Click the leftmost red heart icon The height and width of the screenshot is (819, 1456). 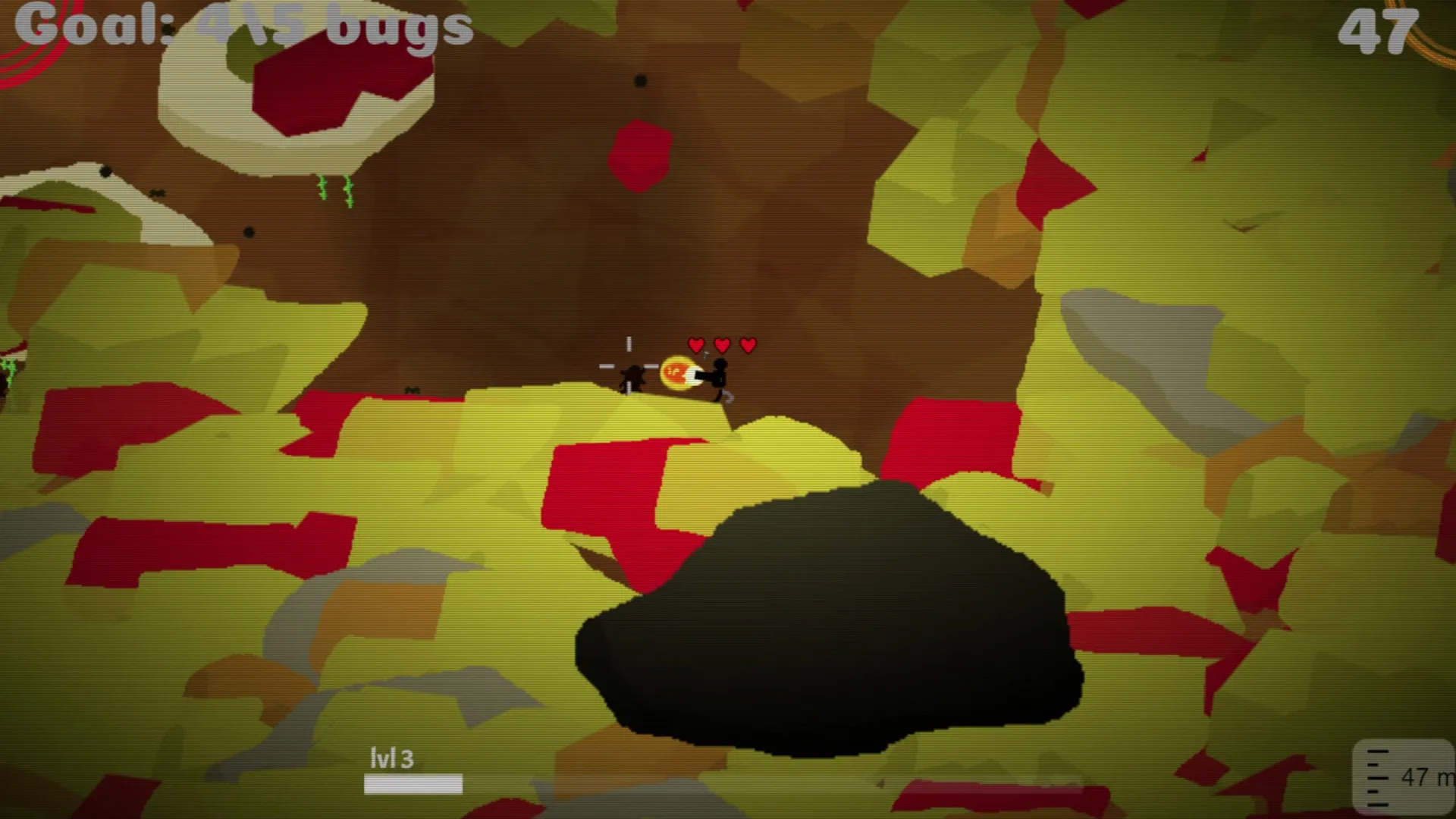(695, 345)
